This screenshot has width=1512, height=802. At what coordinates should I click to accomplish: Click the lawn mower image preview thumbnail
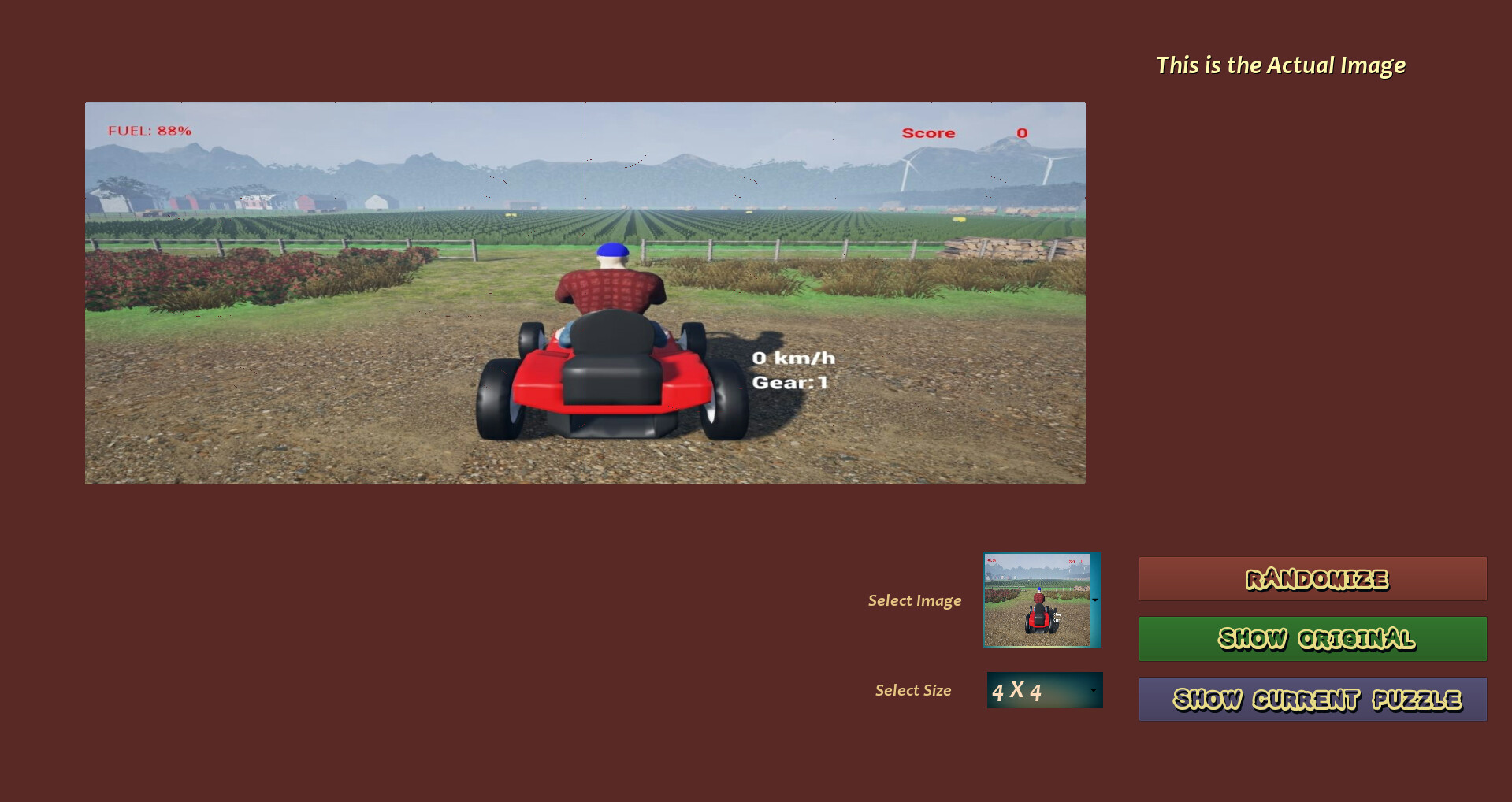[1036, 600]
